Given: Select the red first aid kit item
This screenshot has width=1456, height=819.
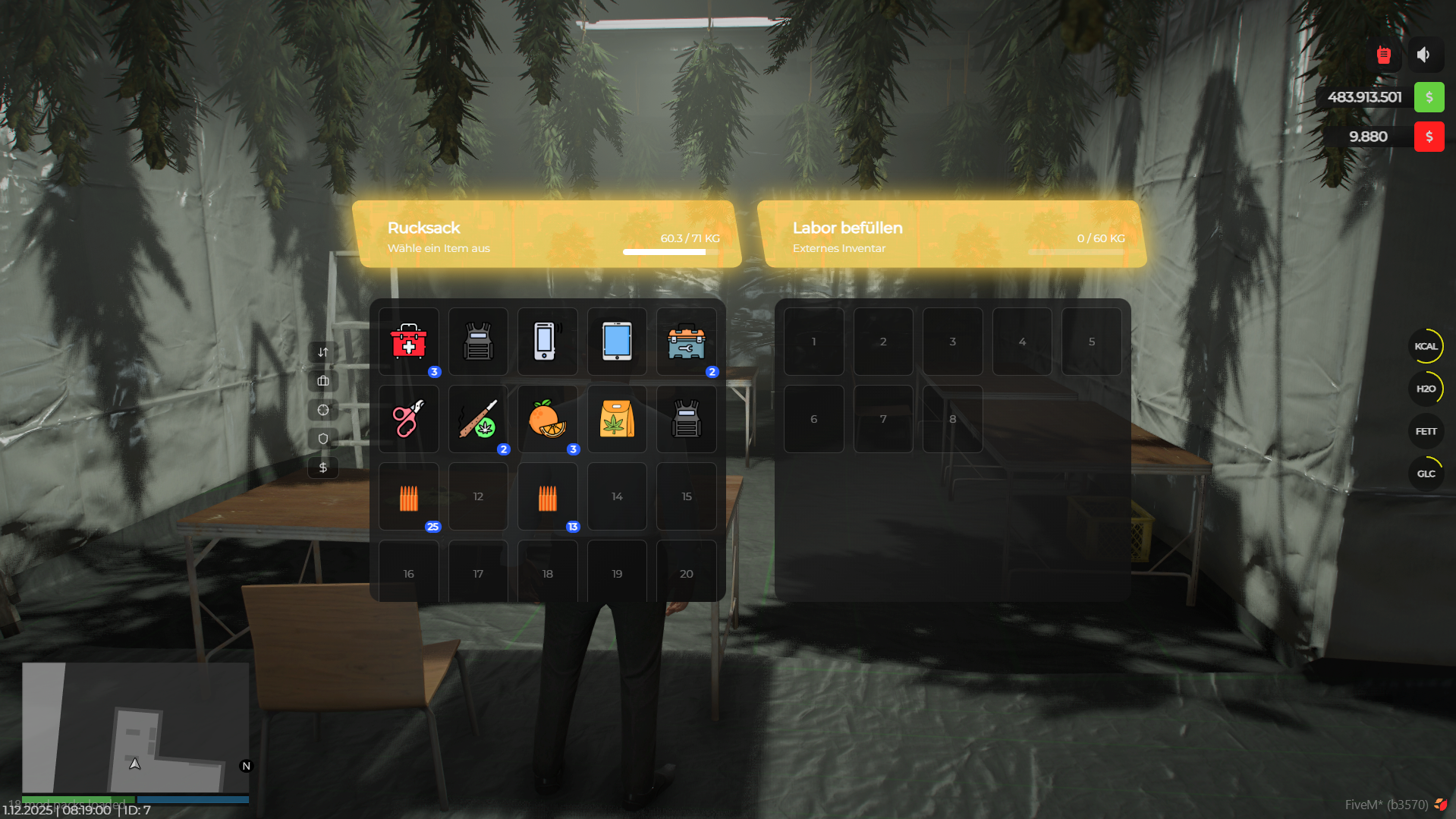Looking at the screenshot, I should [409, 342].
